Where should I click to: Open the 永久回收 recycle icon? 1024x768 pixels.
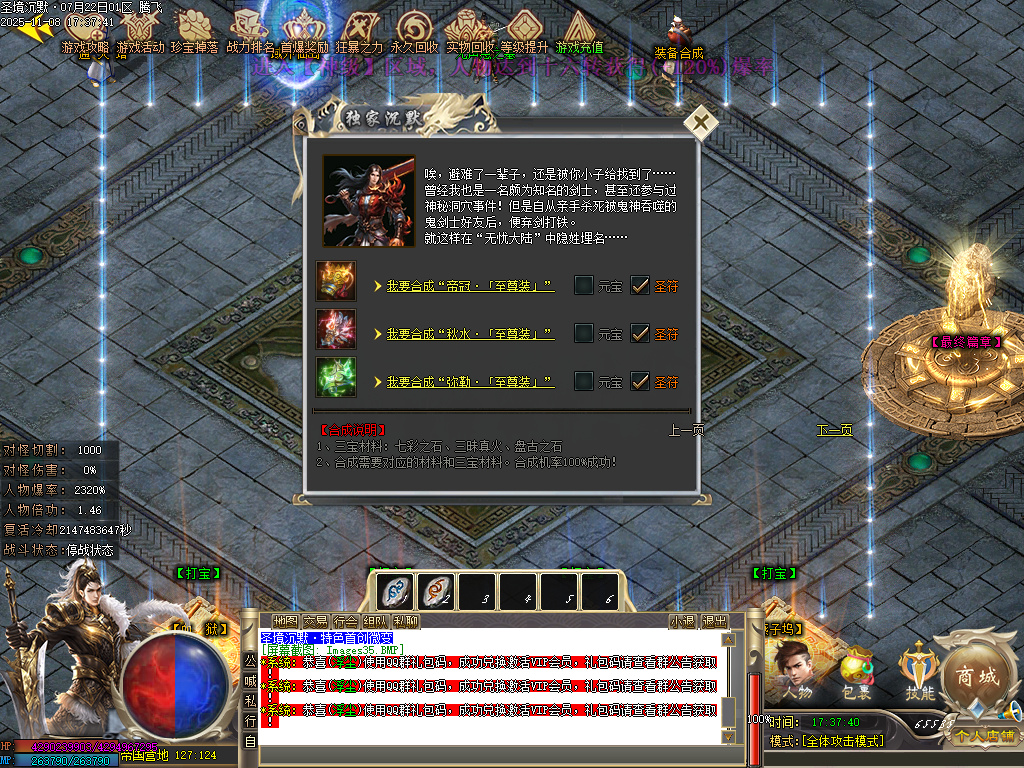click(x=414, y=32)
